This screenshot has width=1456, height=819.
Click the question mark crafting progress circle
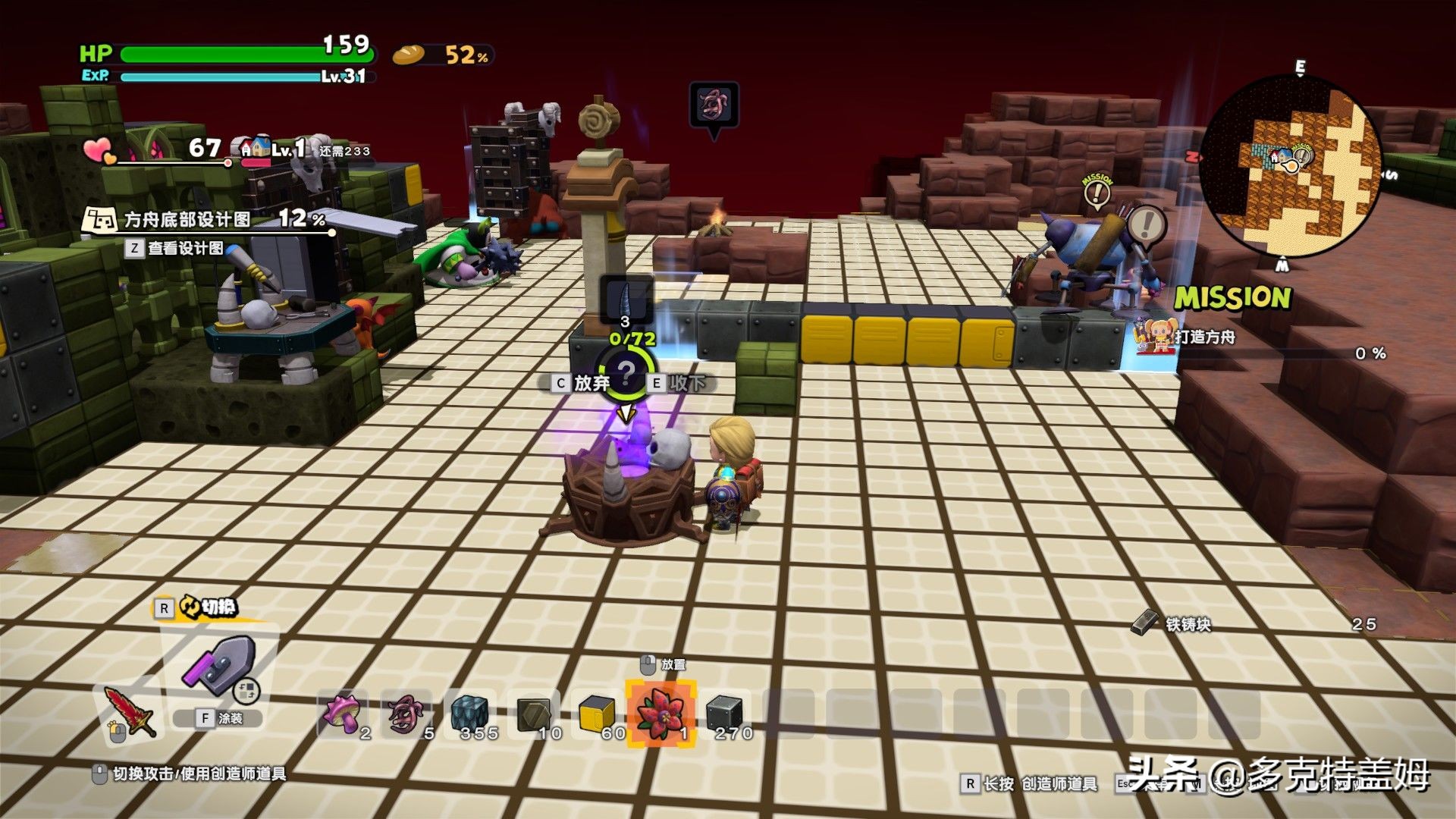tap(626, 373)
